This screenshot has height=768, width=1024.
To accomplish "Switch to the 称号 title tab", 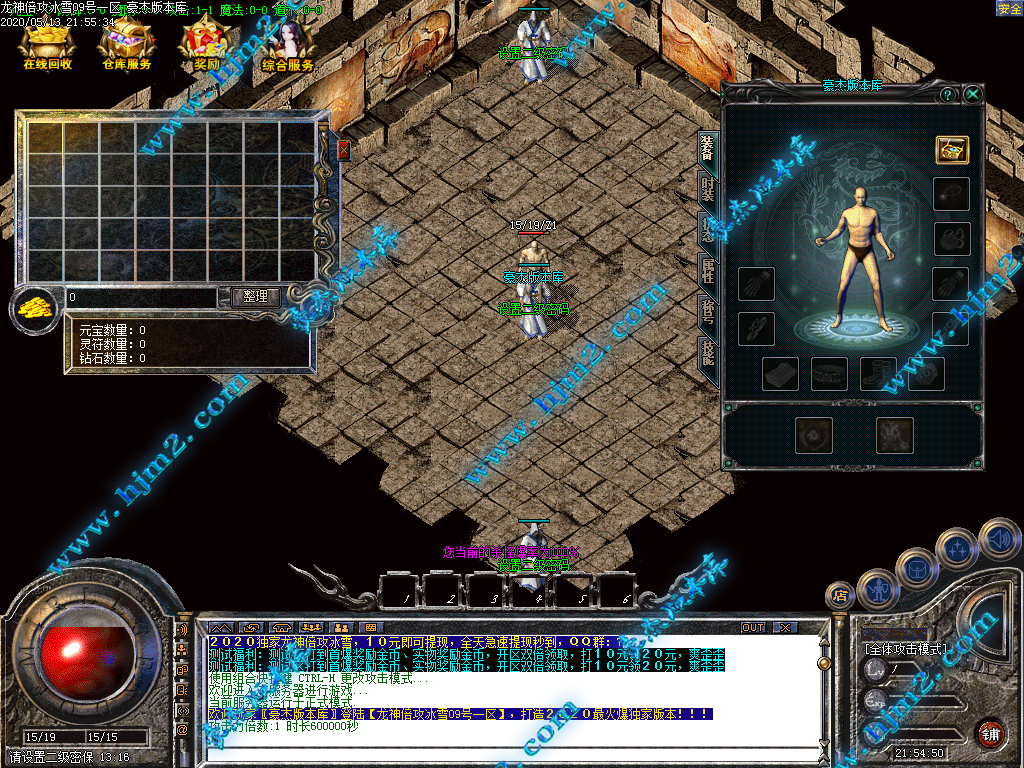I will click(x=708, y=313).
